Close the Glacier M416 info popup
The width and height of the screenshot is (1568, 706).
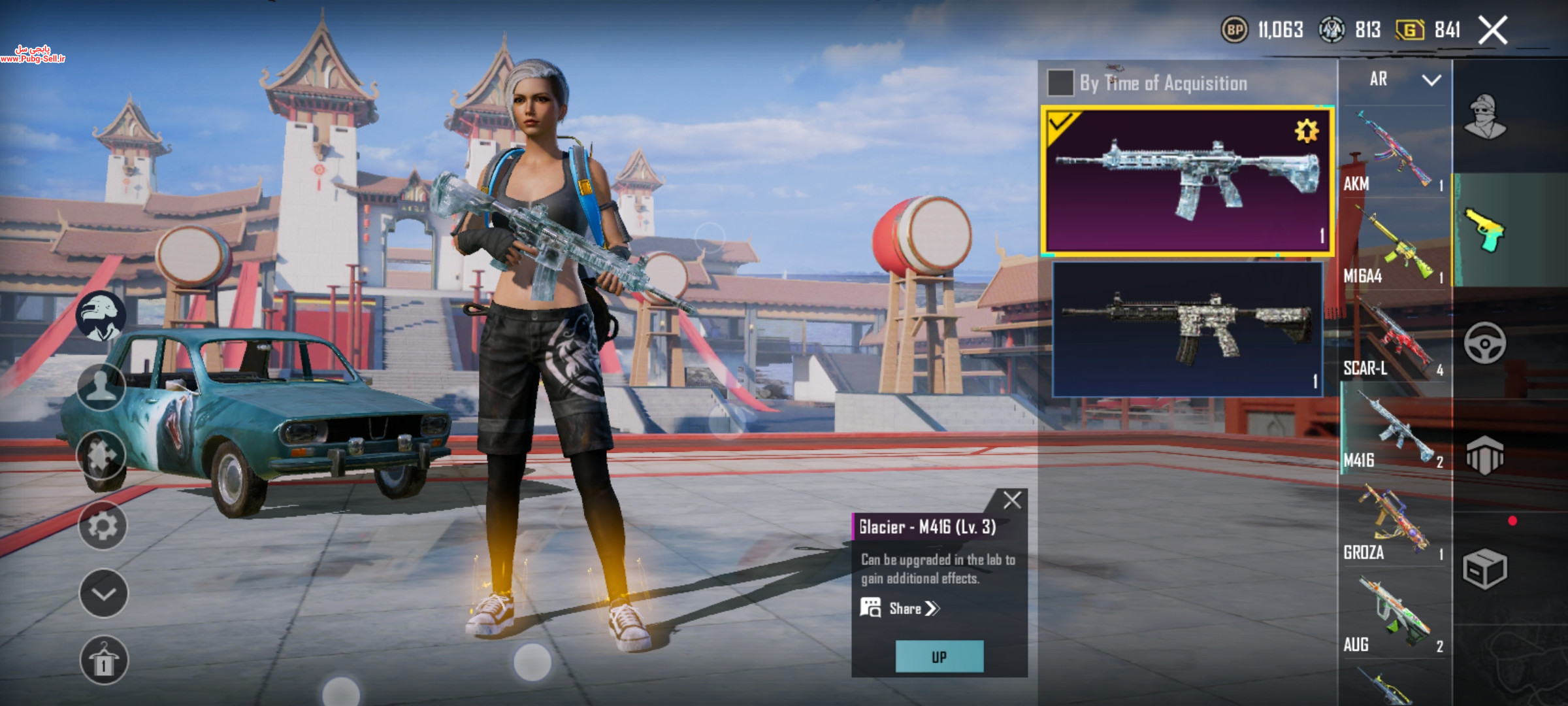point(1012,501)
